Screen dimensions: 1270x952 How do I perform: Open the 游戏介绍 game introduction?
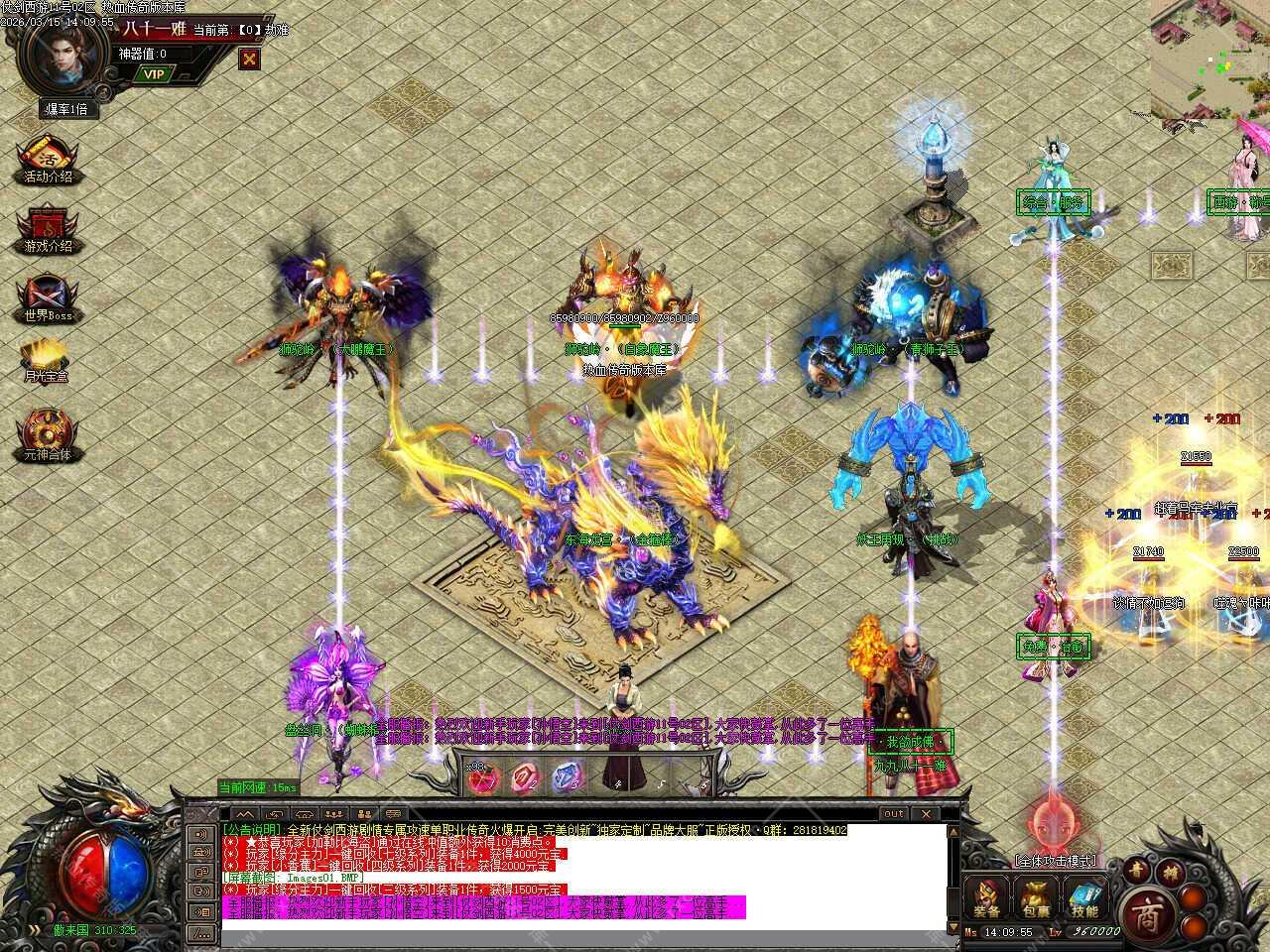tap(48, 228)
